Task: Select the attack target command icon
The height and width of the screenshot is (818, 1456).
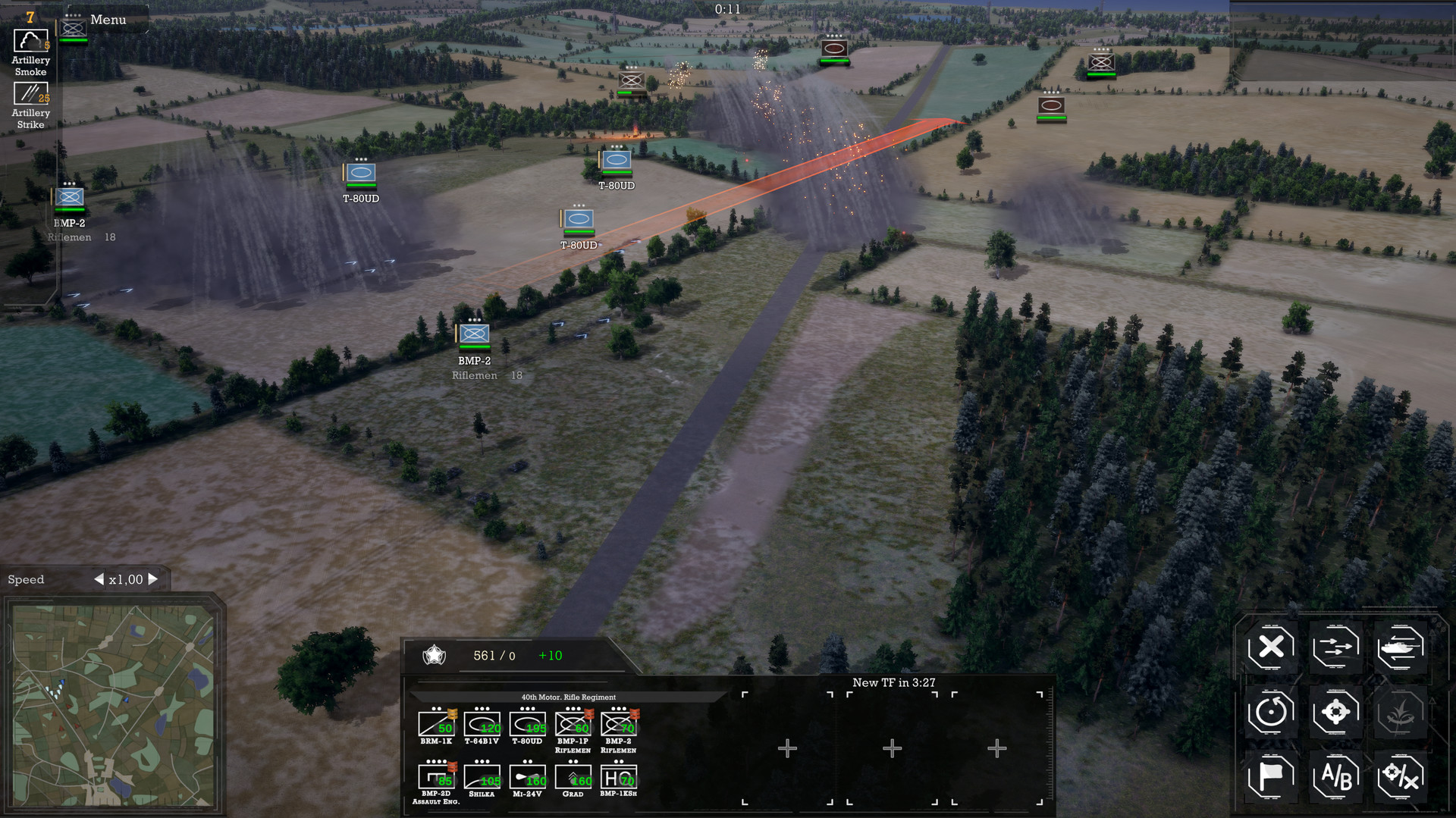Action: click(1335, 712)
